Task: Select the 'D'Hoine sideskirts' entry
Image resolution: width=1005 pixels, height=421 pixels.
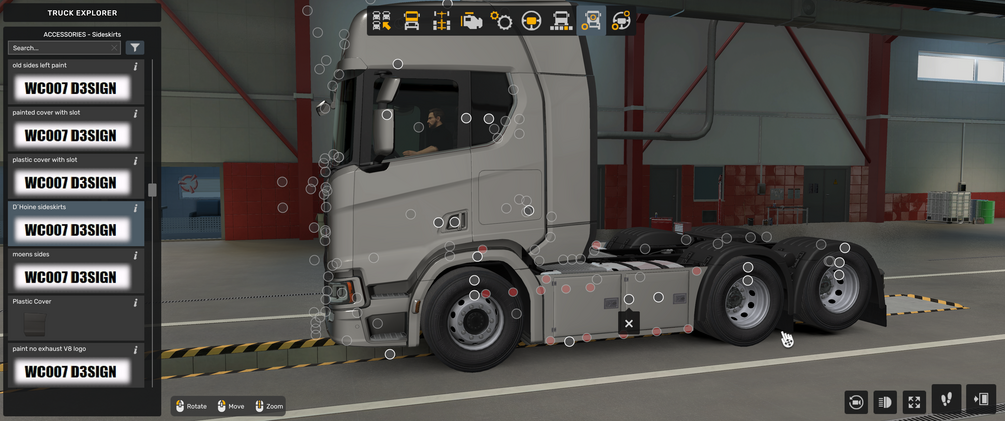Action: (x=71, y=230)
